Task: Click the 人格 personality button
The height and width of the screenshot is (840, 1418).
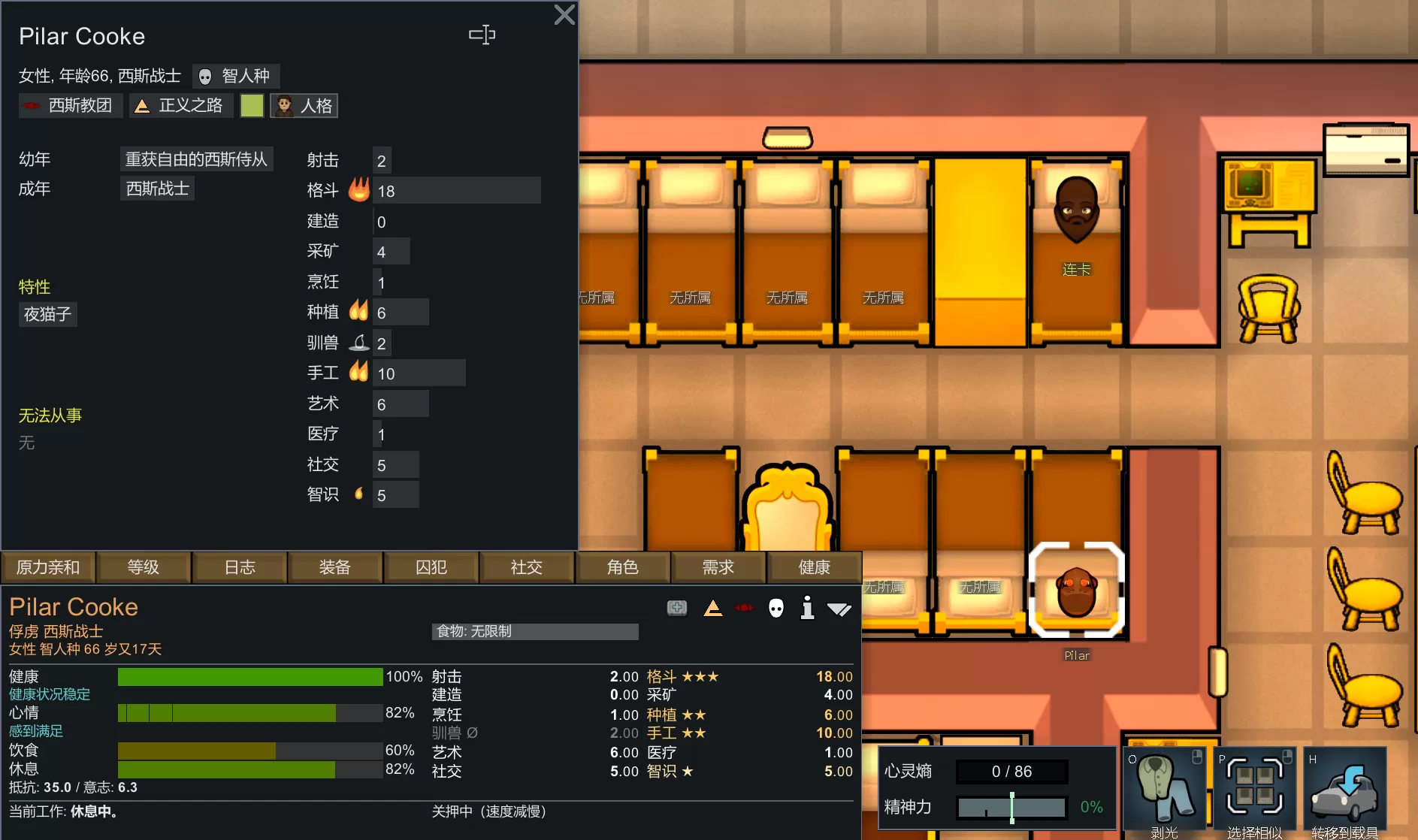Action: point(304,106)
